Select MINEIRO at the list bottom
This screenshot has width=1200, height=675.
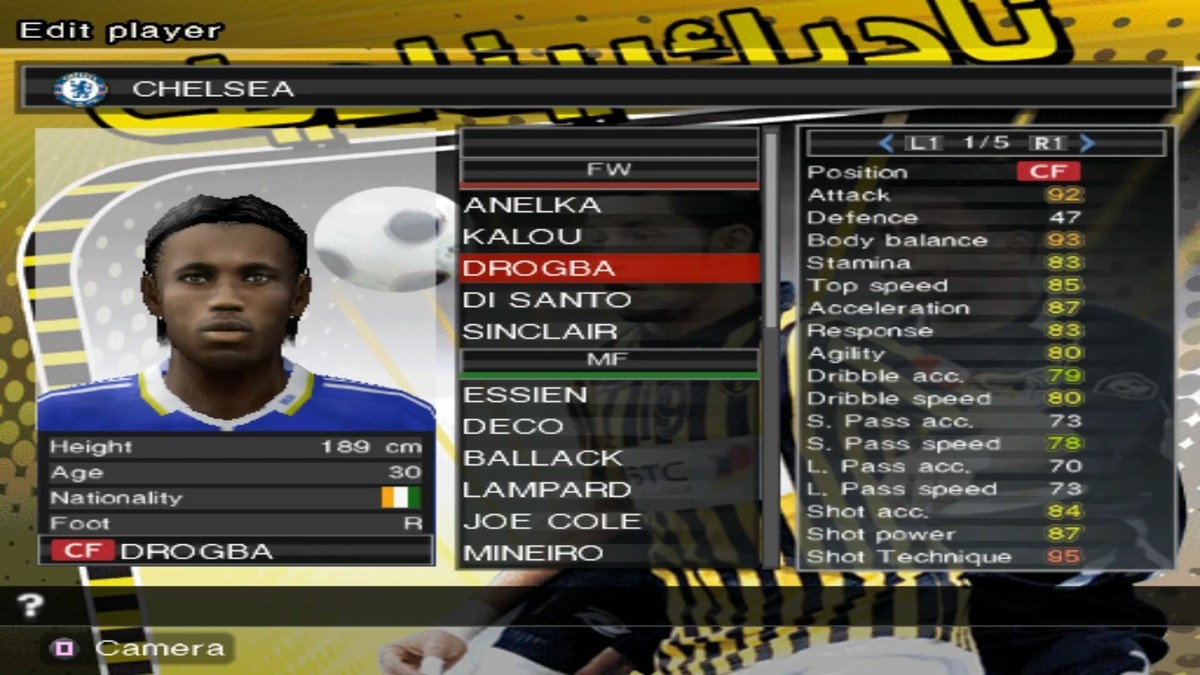(533, 552)
